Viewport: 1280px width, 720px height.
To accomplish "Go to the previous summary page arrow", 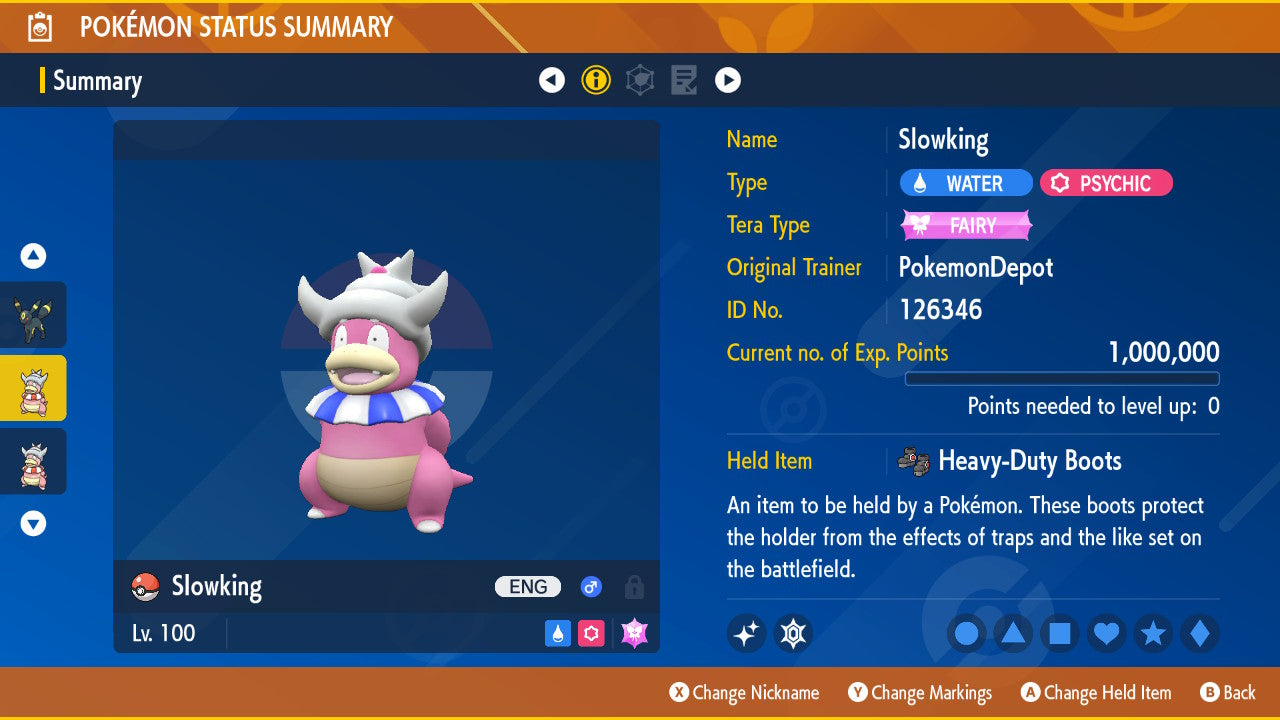I will click(552, 80).
